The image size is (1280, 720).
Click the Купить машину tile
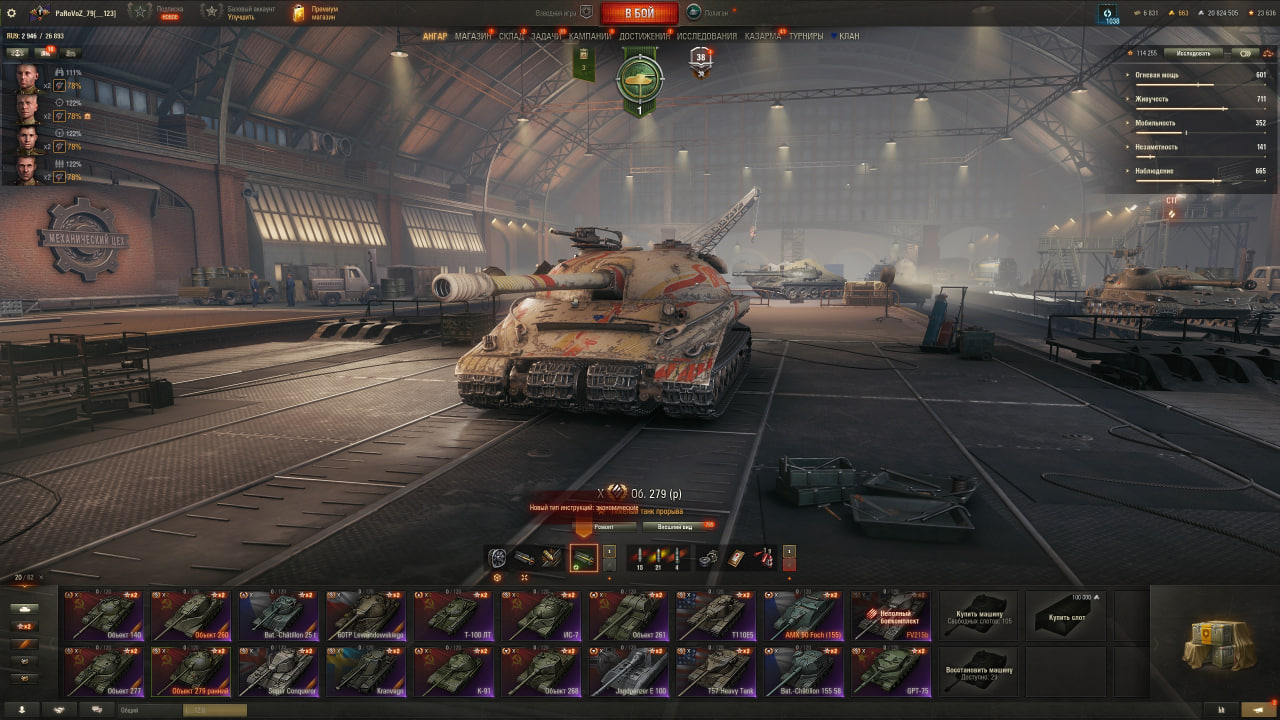(x=978, y=615)
